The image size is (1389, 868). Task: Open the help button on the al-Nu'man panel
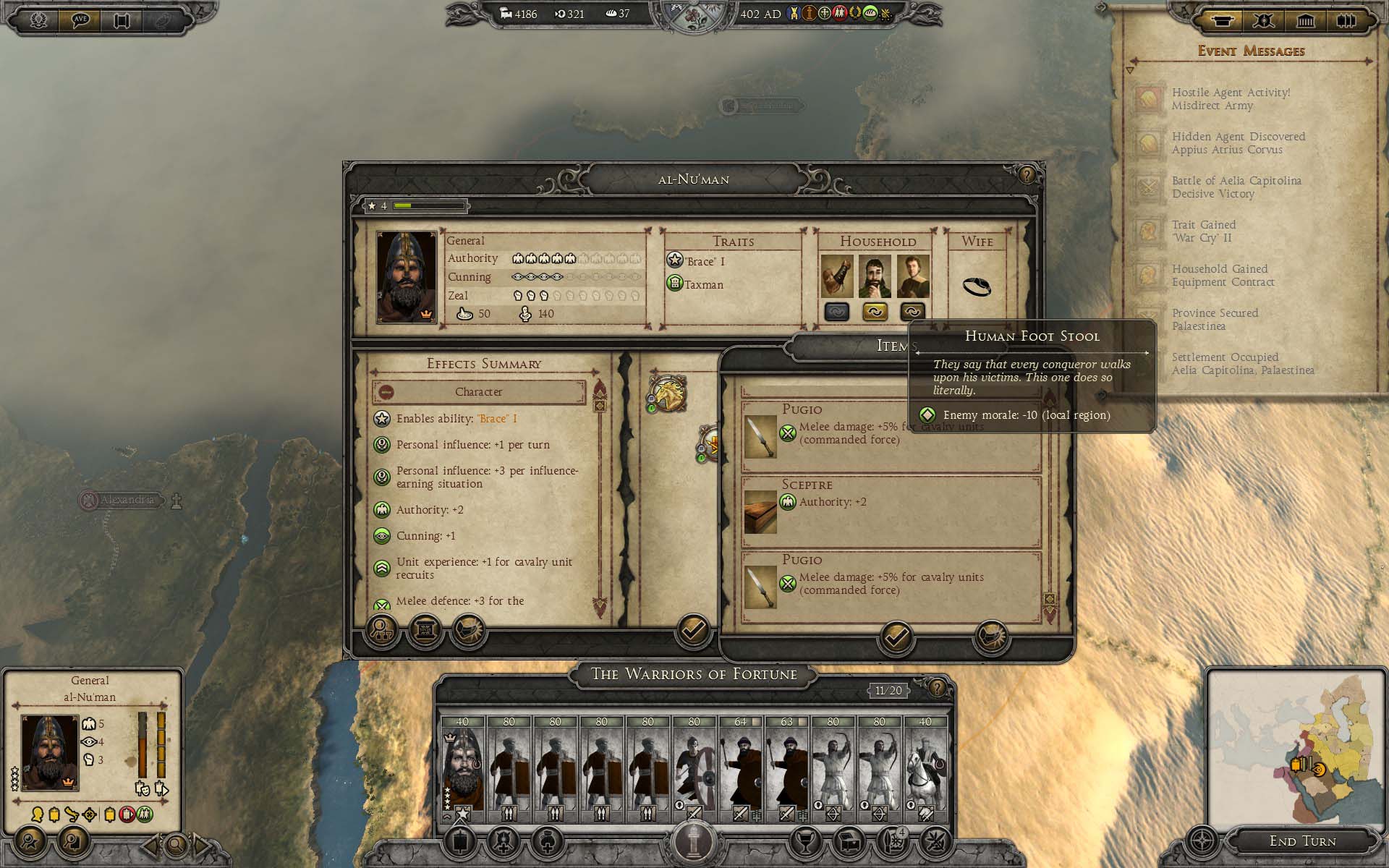pos(1027,174)
